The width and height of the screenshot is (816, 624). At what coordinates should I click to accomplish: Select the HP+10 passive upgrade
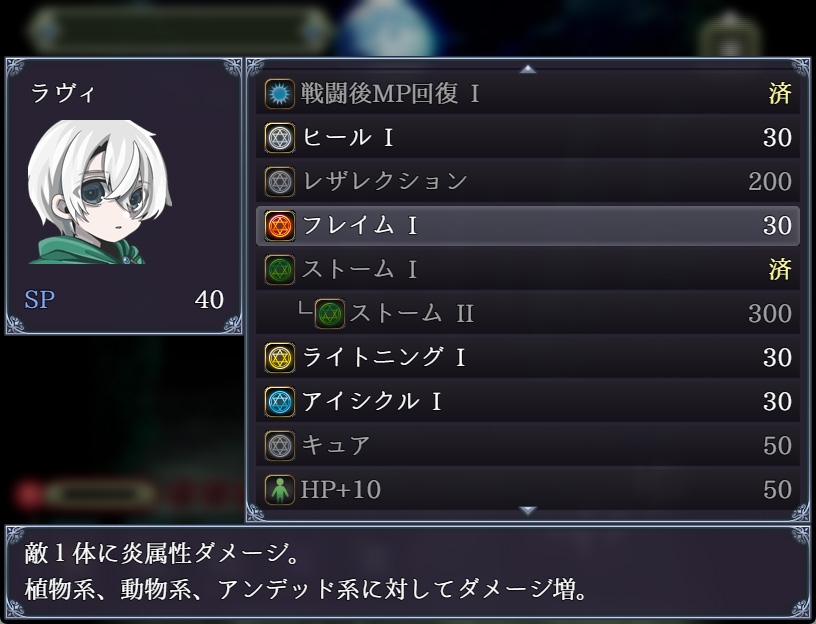[x=527, y=490]
